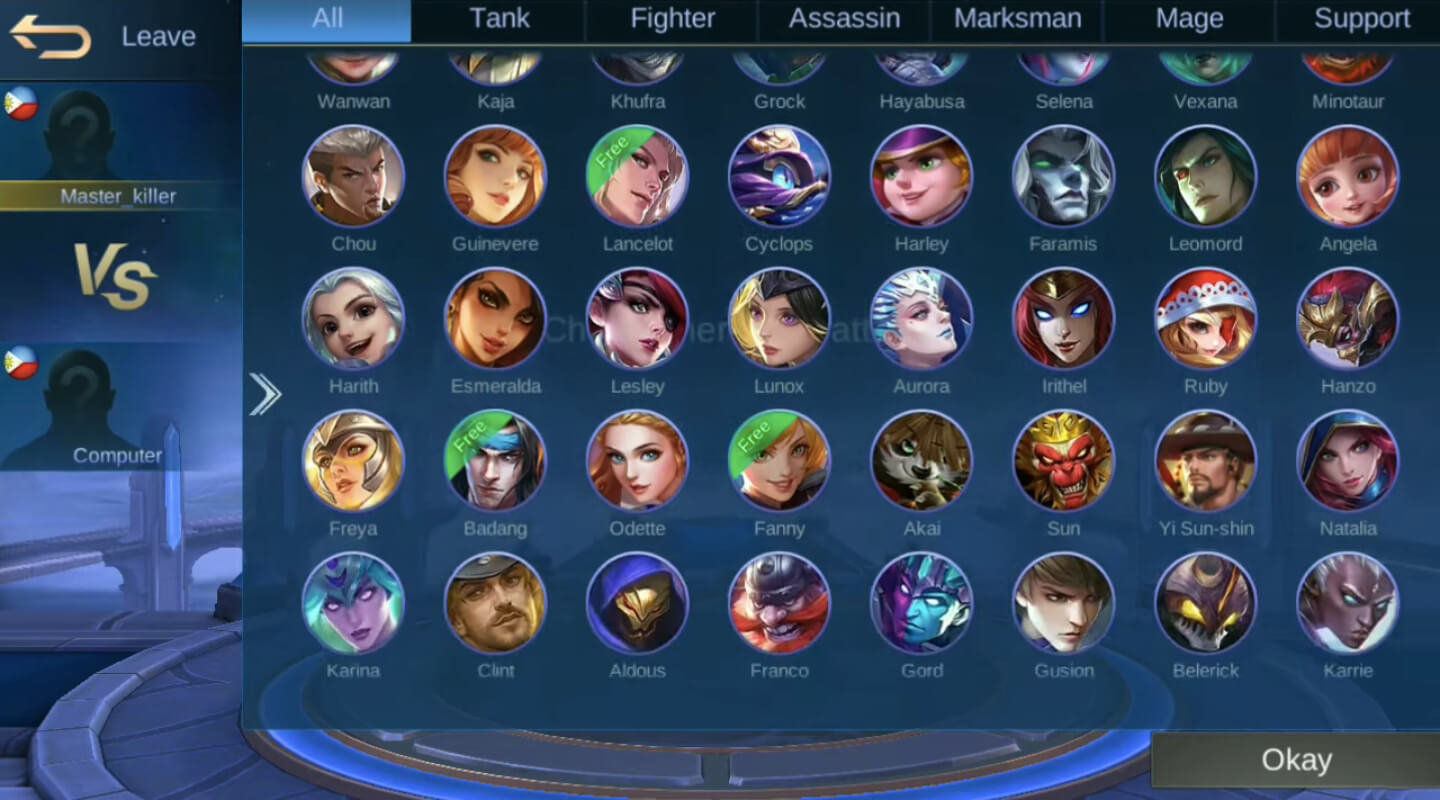1440x800 pixels.
Task: Pick the assassin Karina
Action: [x=353, y=602]
